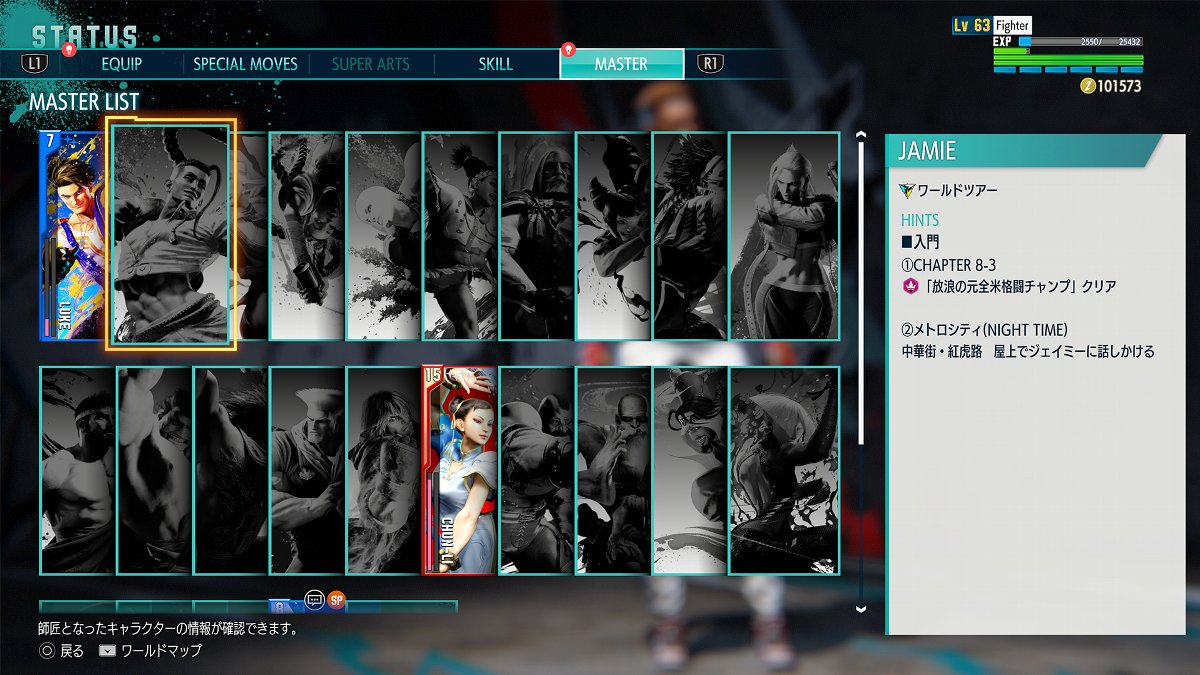
Task: Open the colored Chun-Li master card
Action: click(x=460, y=470)
